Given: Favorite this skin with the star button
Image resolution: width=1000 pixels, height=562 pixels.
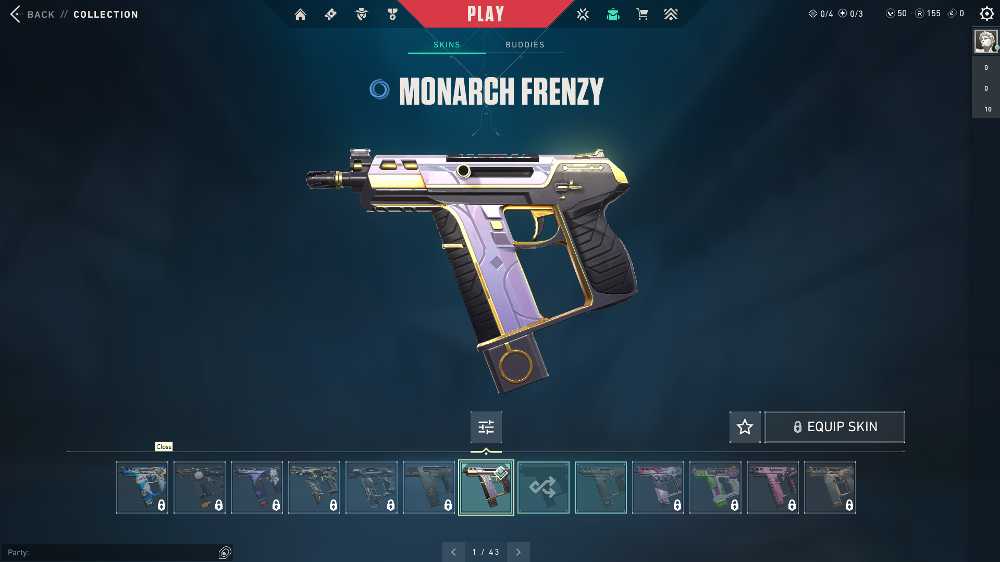Looking at the screenshot, I should pos(745,427).
